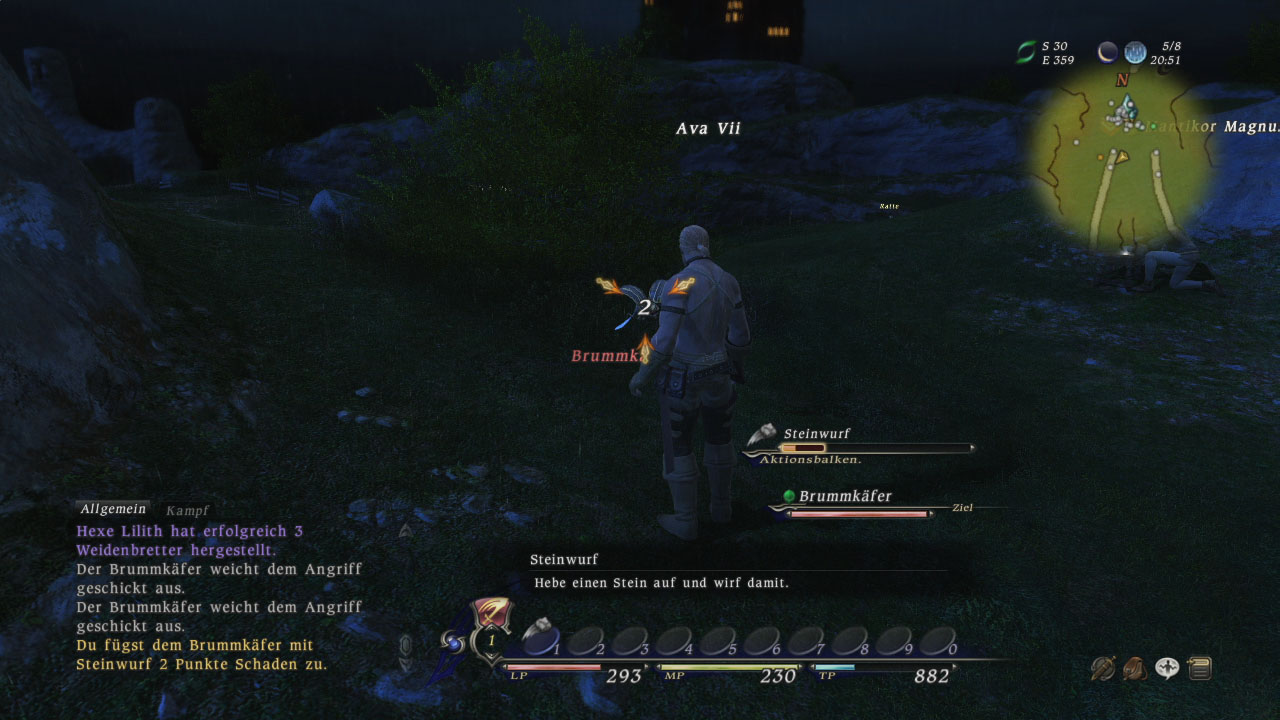Image resolution: width=1280 pixels, height=720 pixels.
Task: Click the emote speech bubble icon
Action: tap(1167, 668)
